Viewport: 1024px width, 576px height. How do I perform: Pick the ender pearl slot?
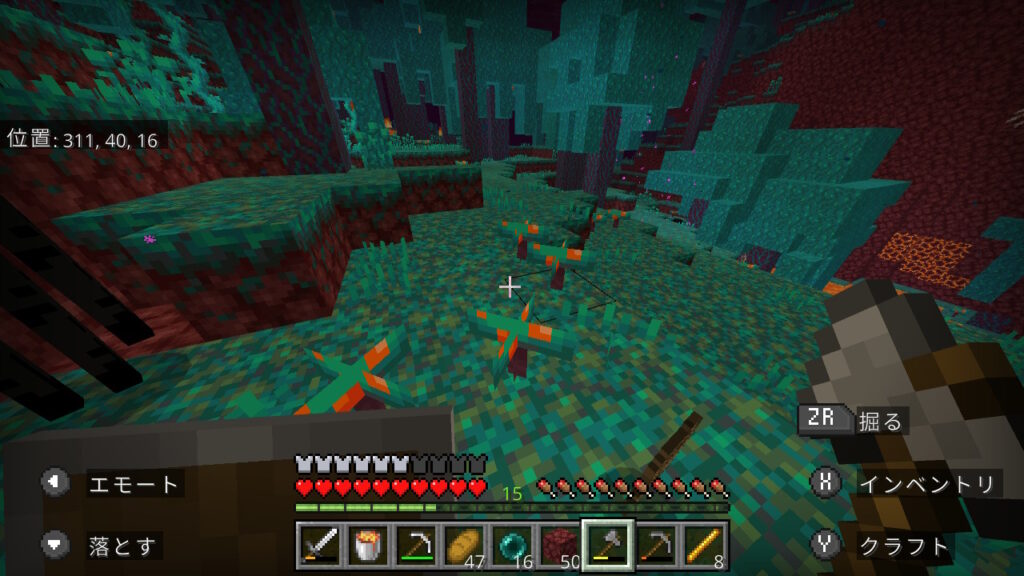[x=511, y=545]
